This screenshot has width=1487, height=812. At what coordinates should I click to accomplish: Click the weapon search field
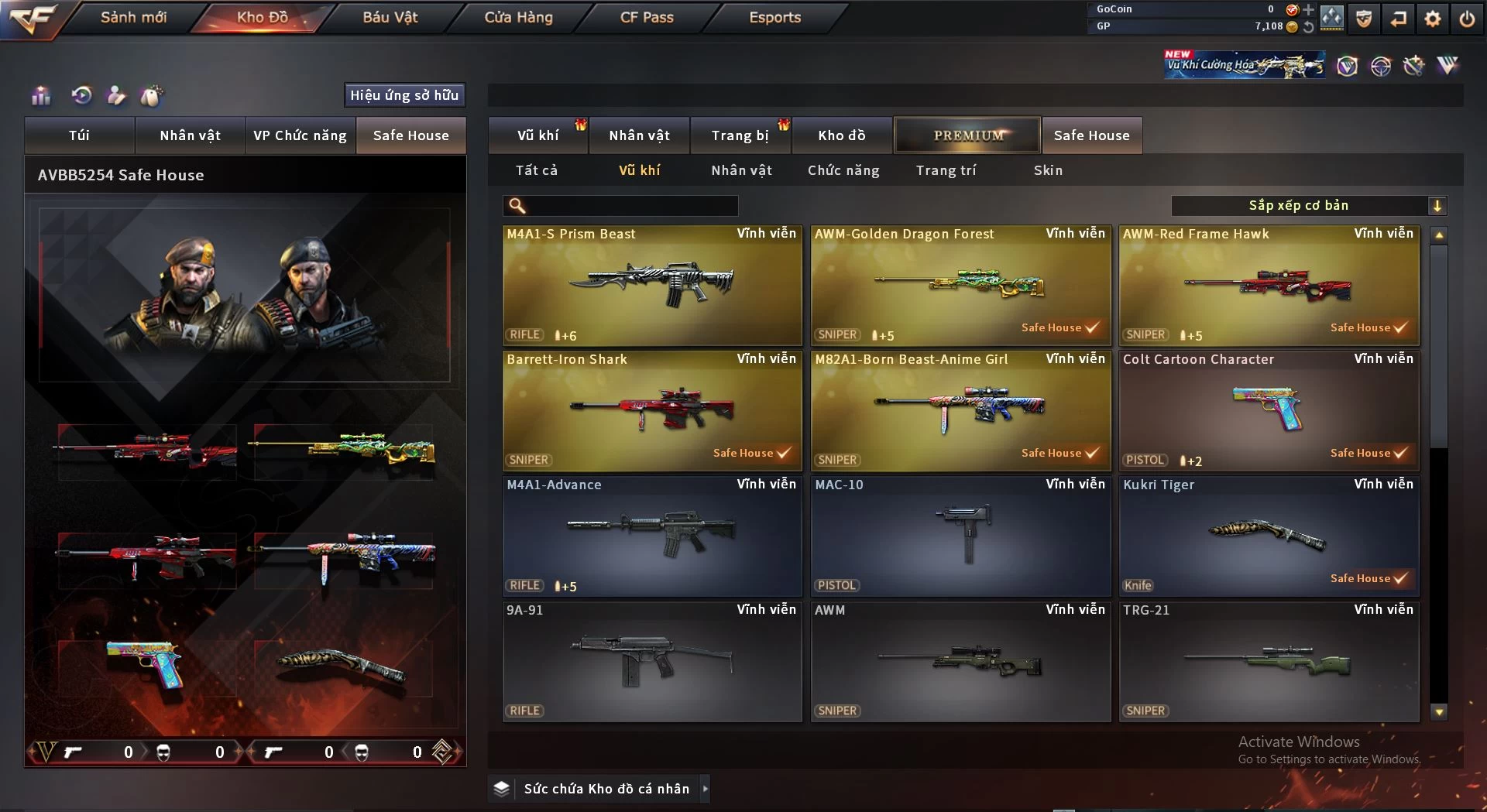tap(631, 206)
